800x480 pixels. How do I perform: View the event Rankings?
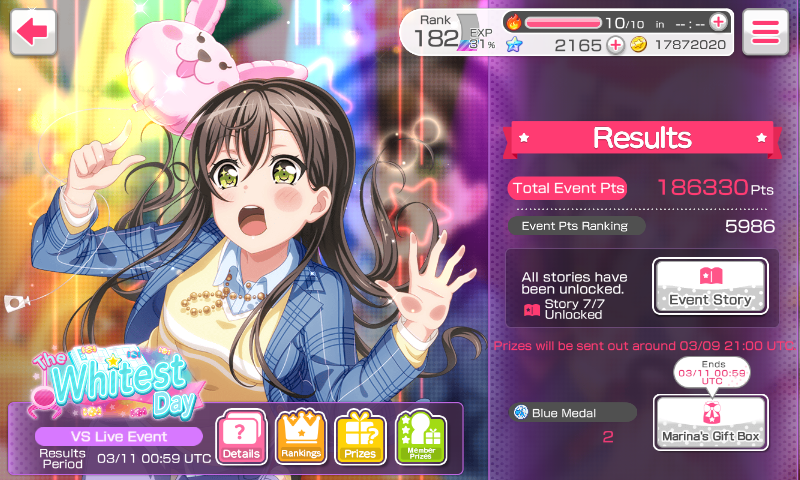[301, 437]
